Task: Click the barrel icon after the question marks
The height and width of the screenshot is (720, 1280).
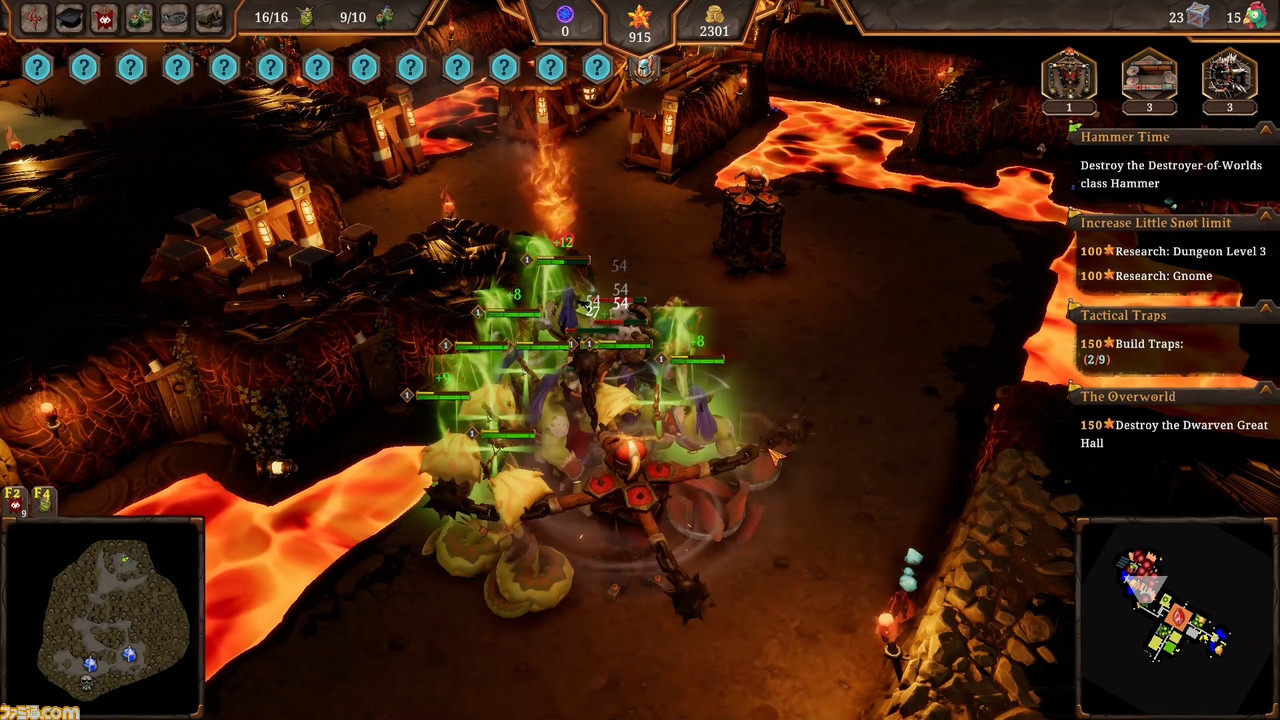Action: click(x=645, y=68)
